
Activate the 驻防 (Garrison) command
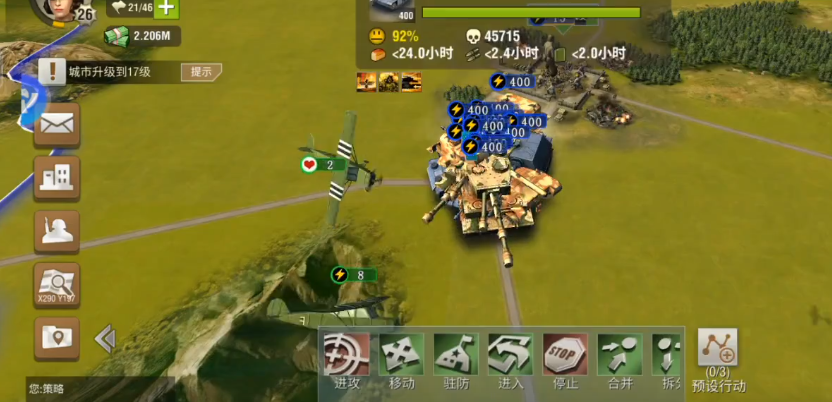[456, 356]
